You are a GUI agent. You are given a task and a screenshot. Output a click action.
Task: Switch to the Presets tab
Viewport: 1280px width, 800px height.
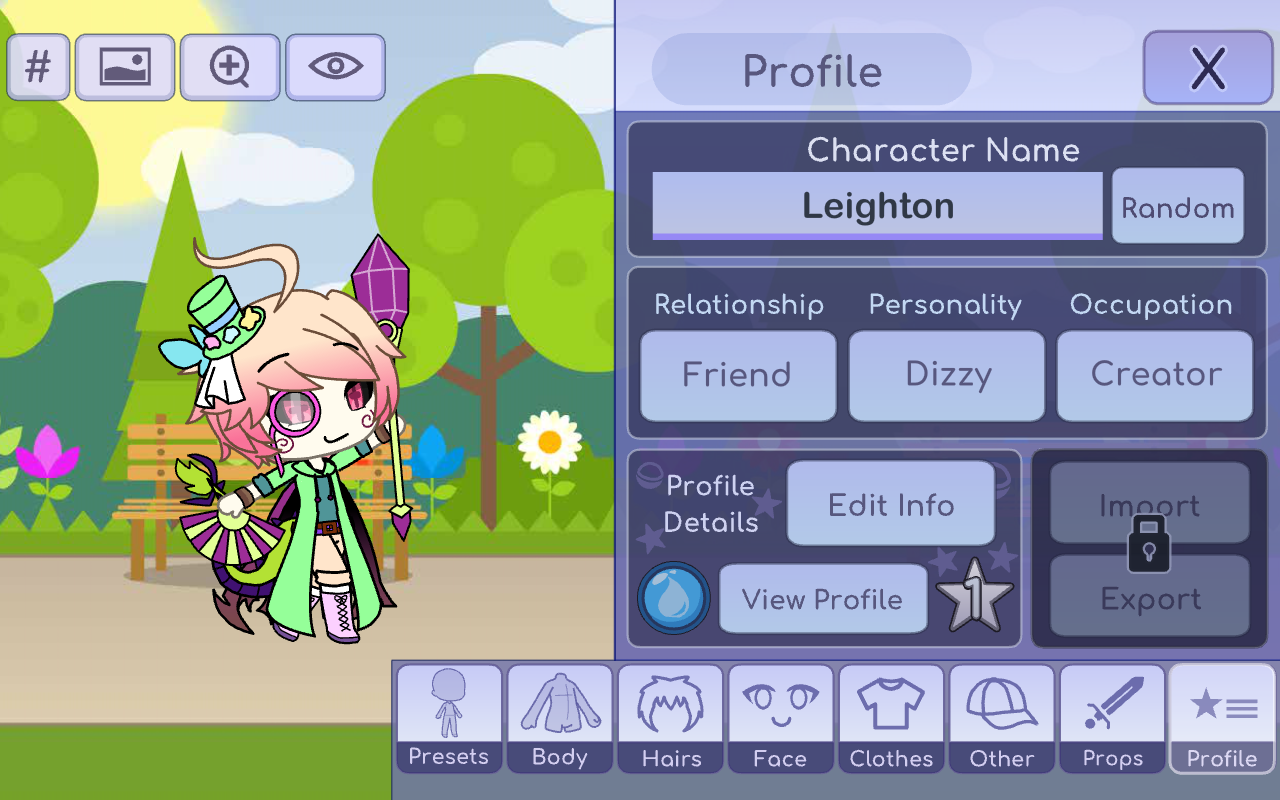449,718
